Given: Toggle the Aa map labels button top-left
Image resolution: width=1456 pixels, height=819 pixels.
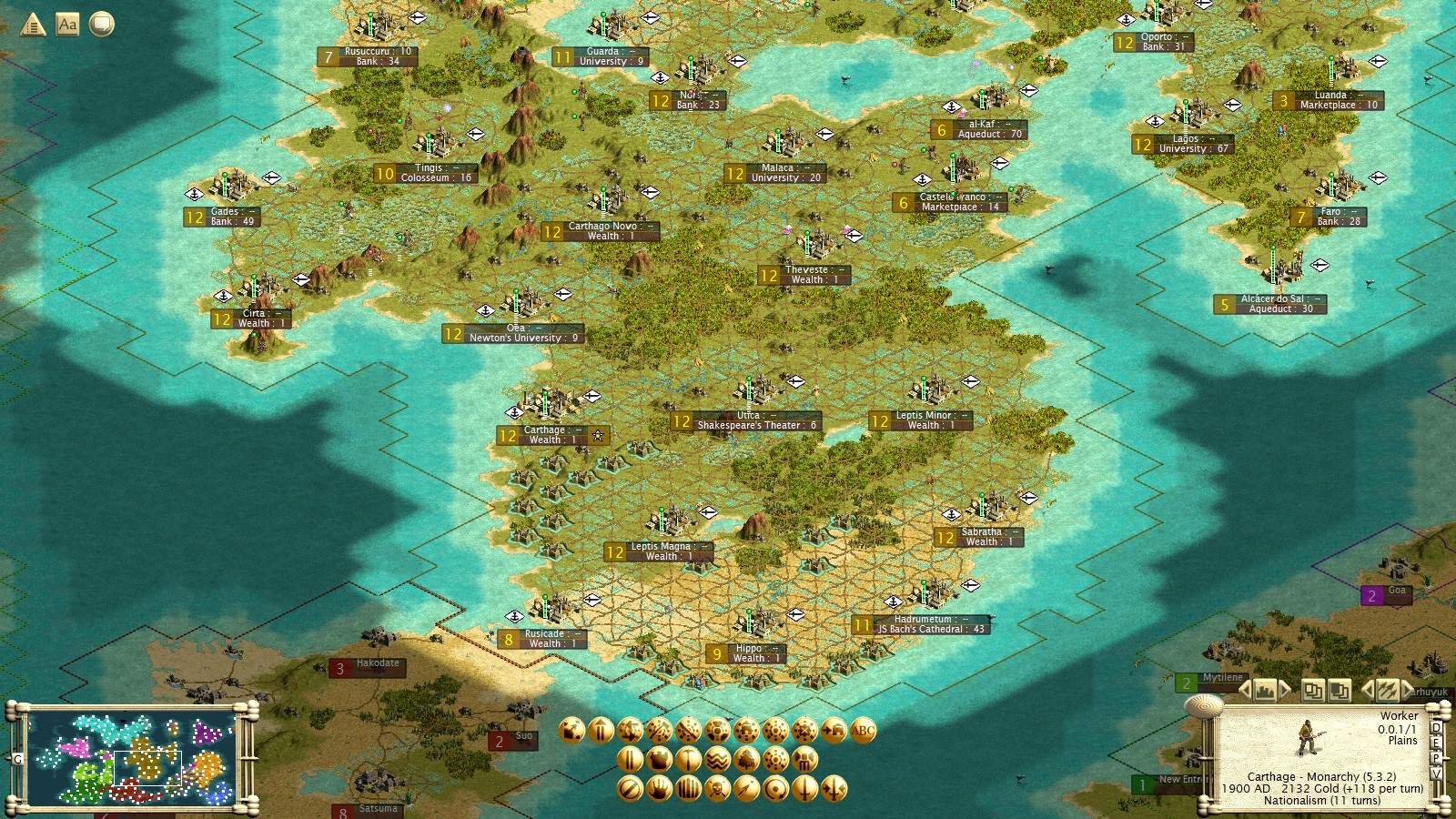Looking at the screenshot, I should point(66,25).
